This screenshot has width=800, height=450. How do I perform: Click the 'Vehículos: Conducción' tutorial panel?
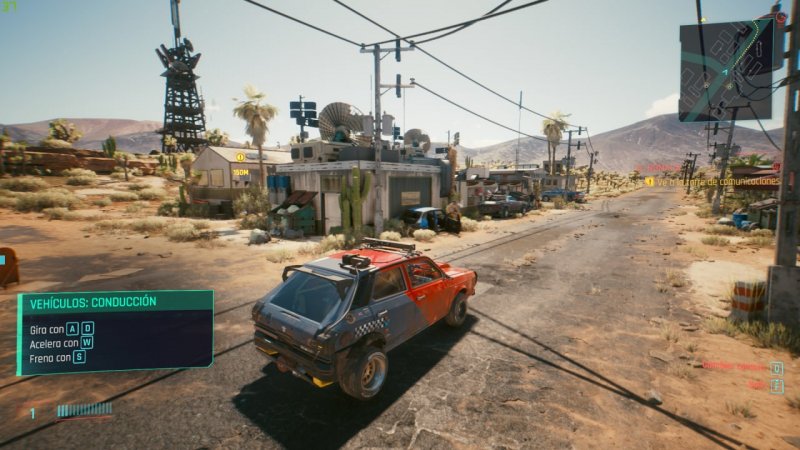tap(115, 332)
